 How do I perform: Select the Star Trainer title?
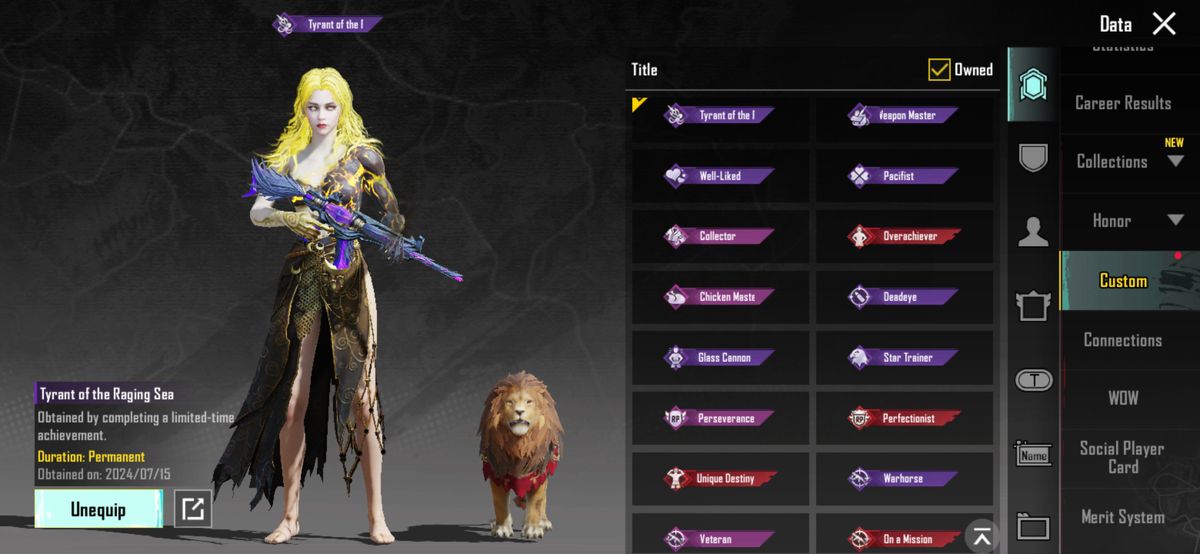(905, 358)
